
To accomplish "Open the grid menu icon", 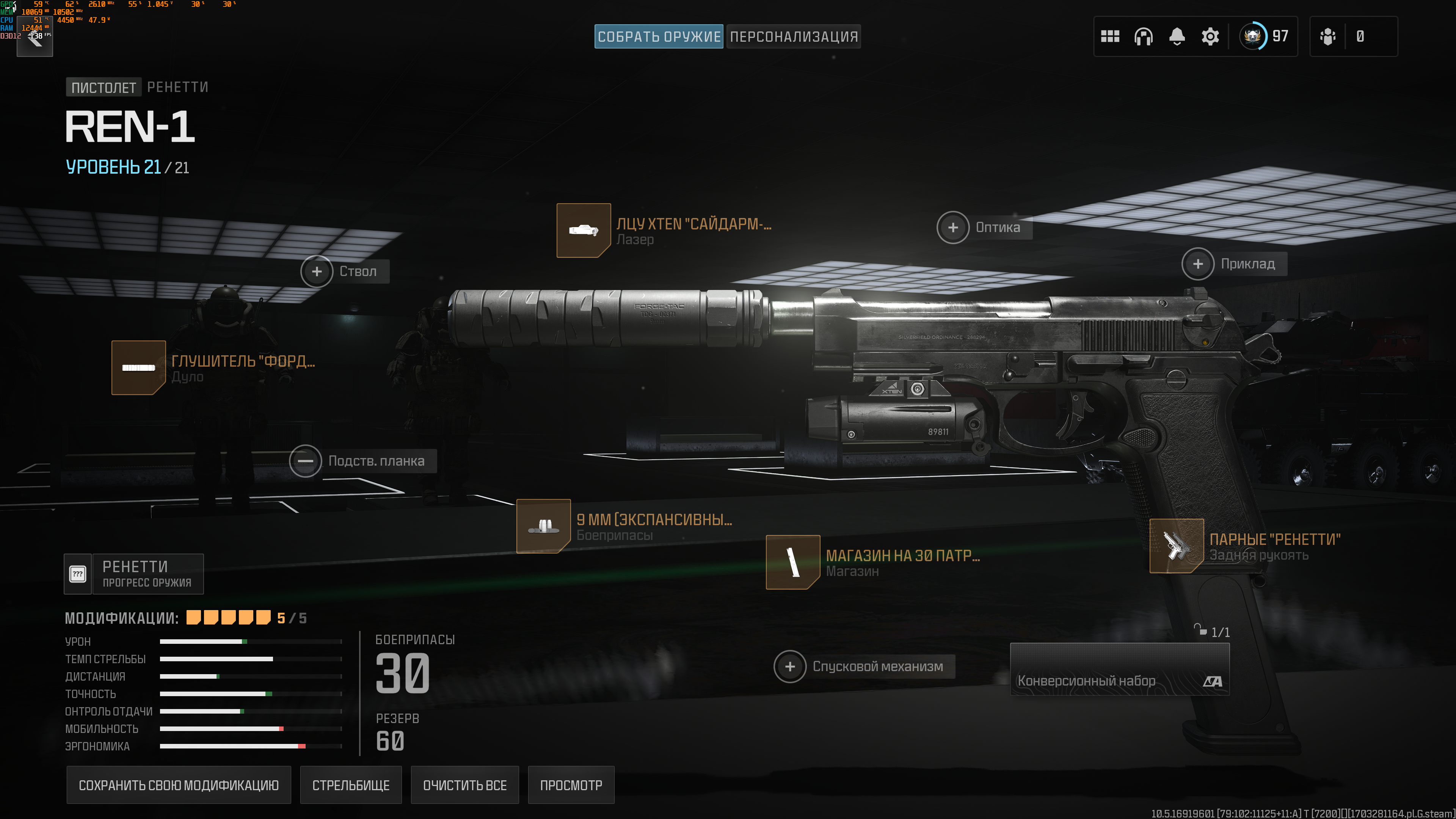I will [1109, 37].
